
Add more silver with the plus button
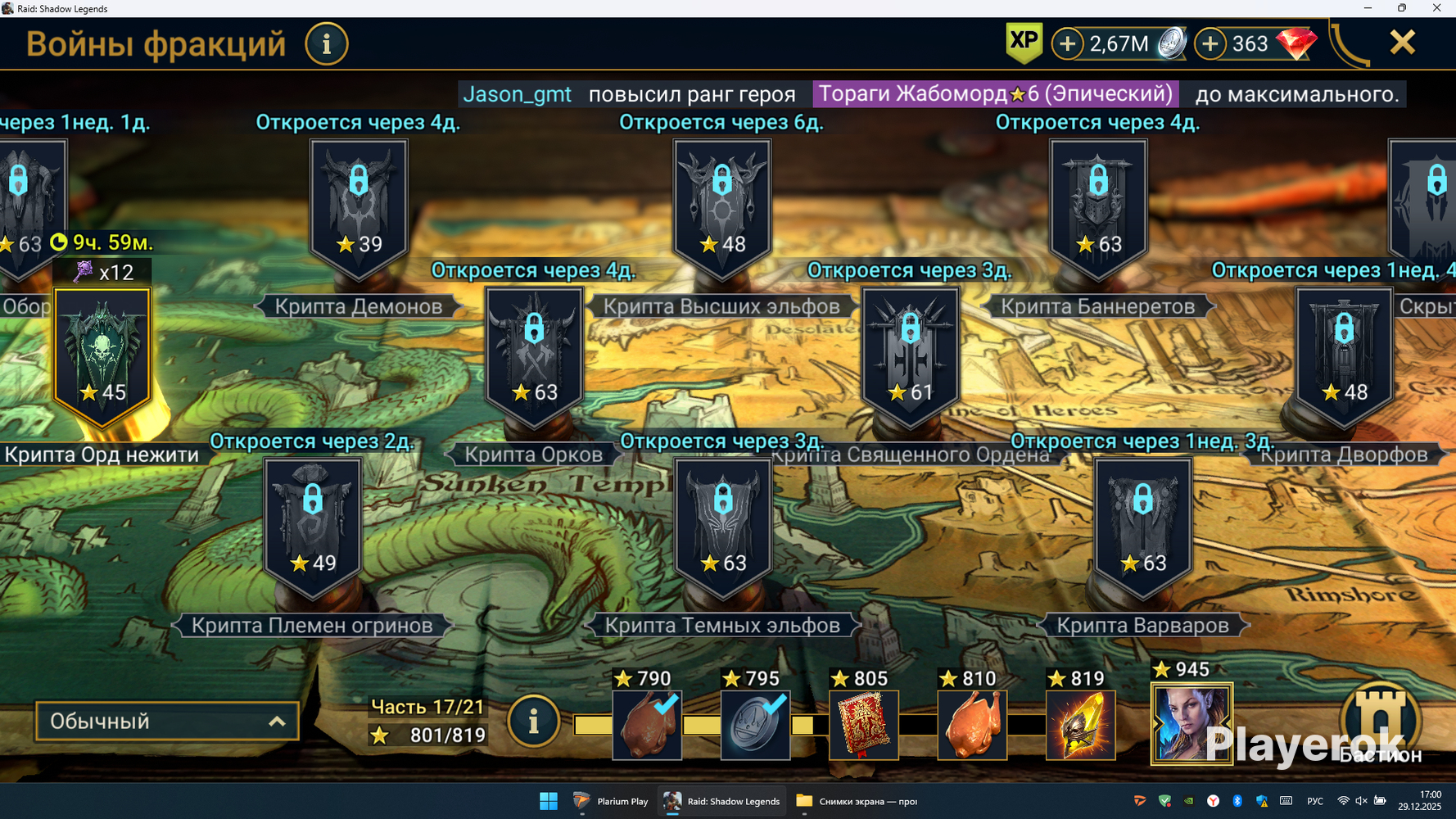click(1067, 43)
